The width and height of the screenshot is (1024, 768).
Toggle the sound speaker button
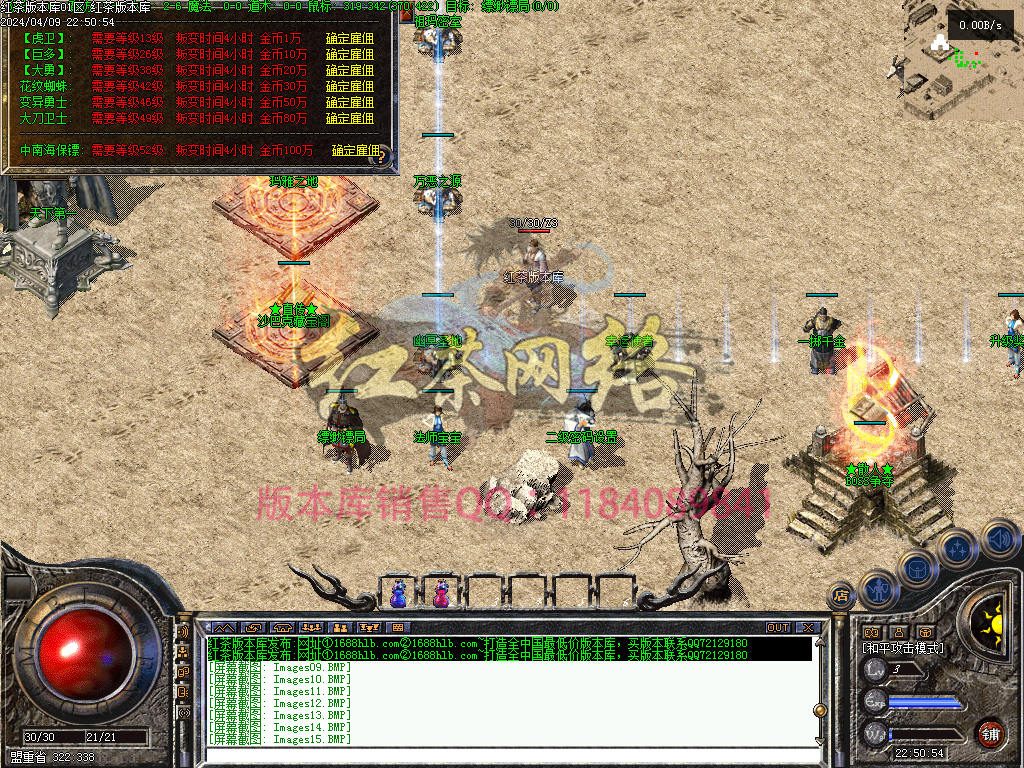(x=999, y=539)
